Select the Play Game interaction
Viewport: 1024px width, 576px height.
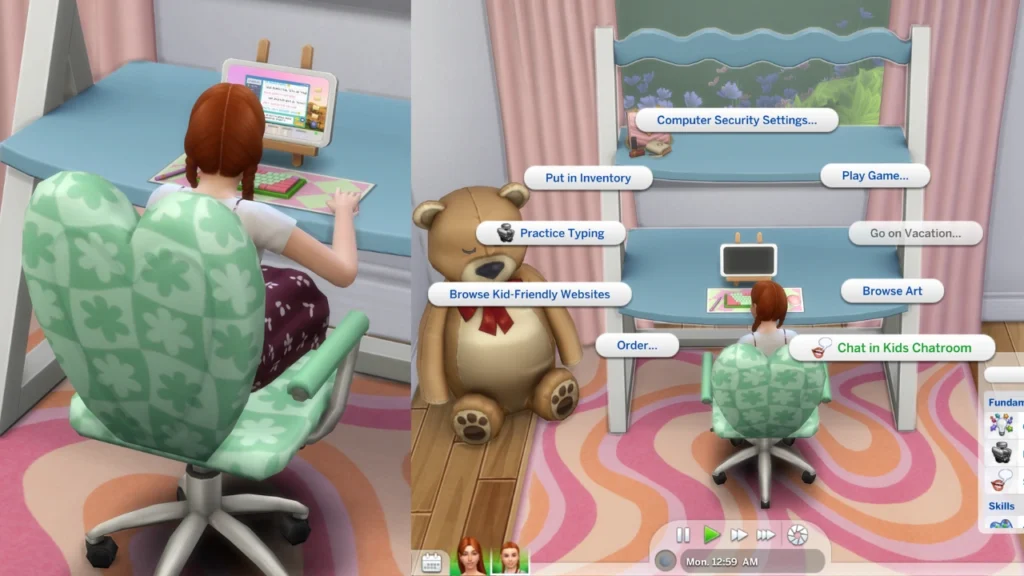tap(874, 176)
